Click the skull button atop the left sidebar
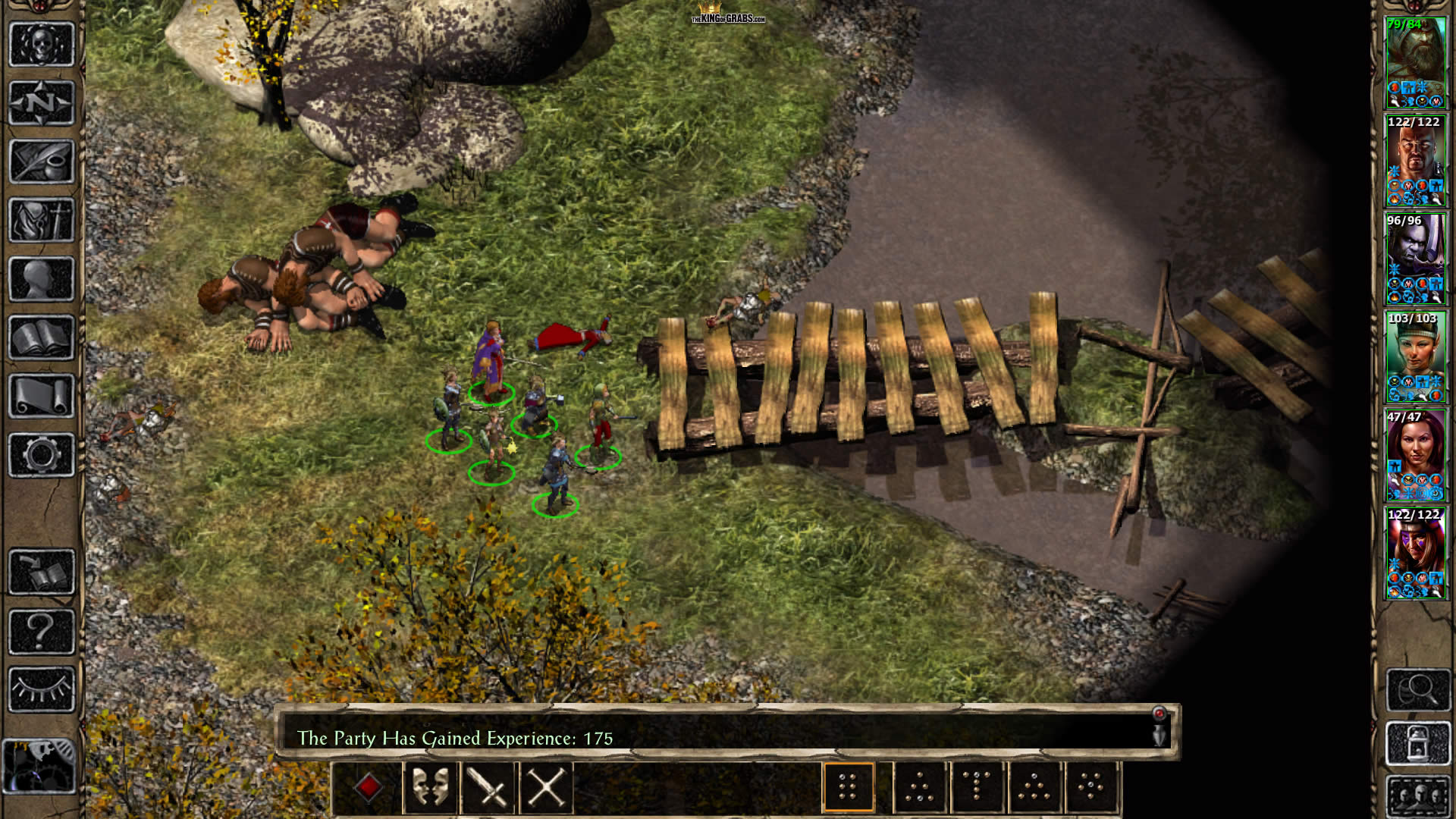 (42, 44)
